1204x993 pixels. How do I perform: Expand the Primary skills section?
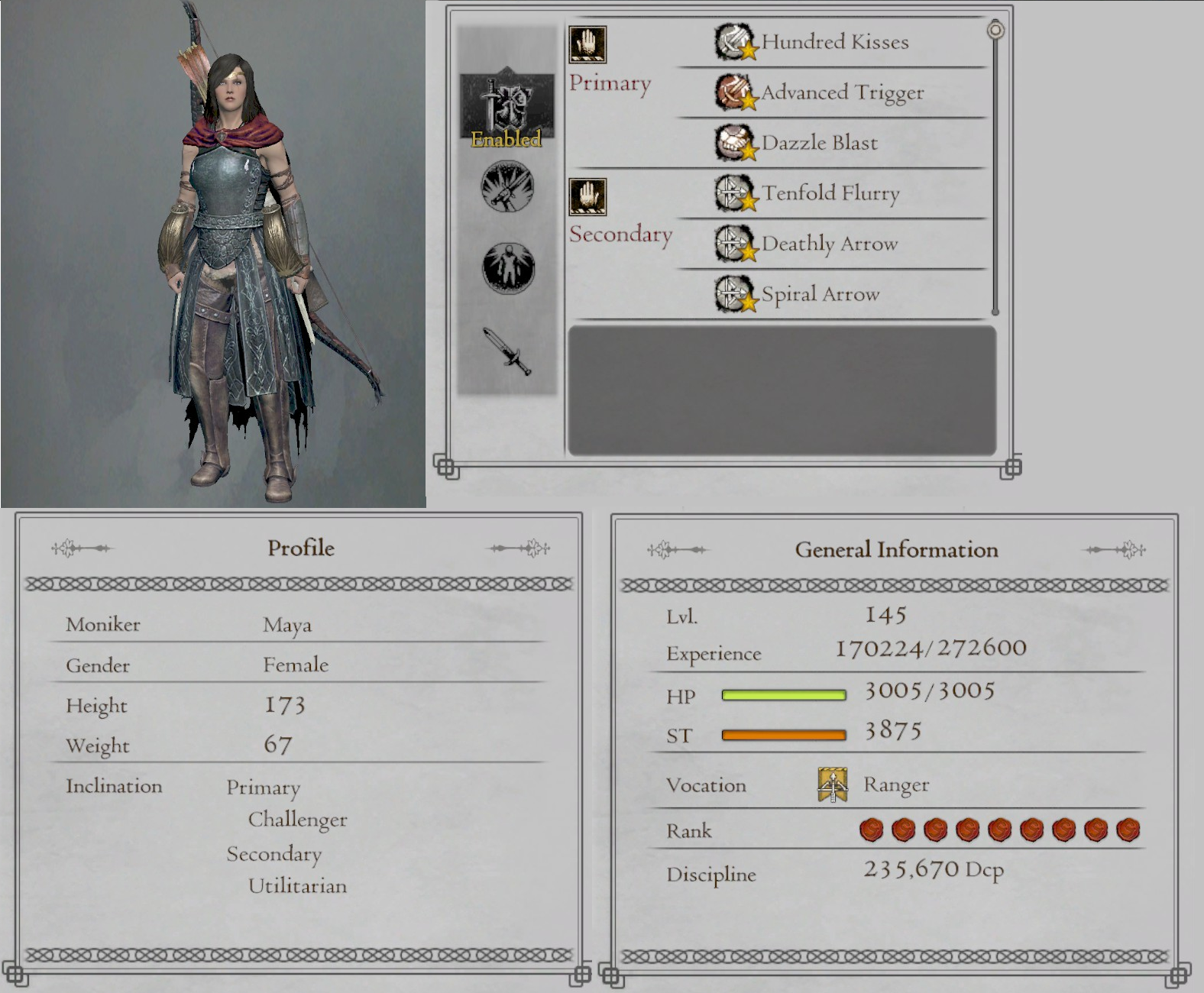click(x=610, y=82)
